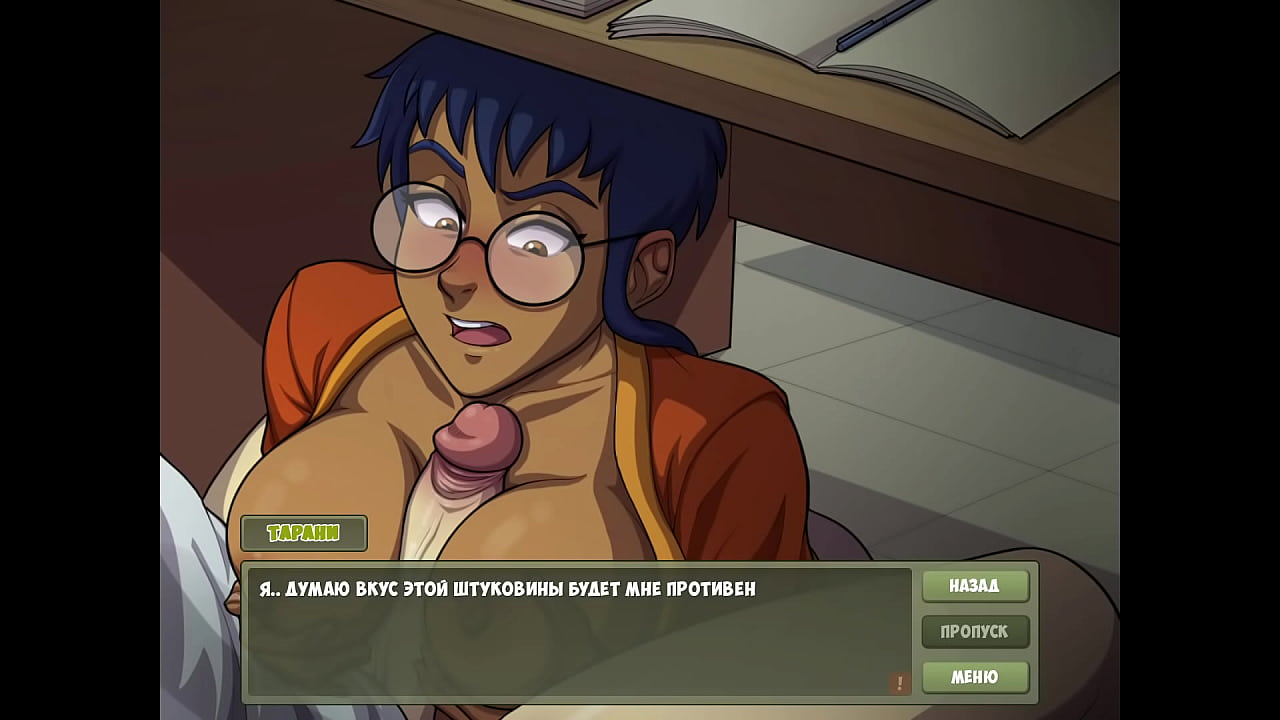Open the МЕНЮ (menu) button
The height and width of the screenshot is (720, 1280).
point(975,677)
